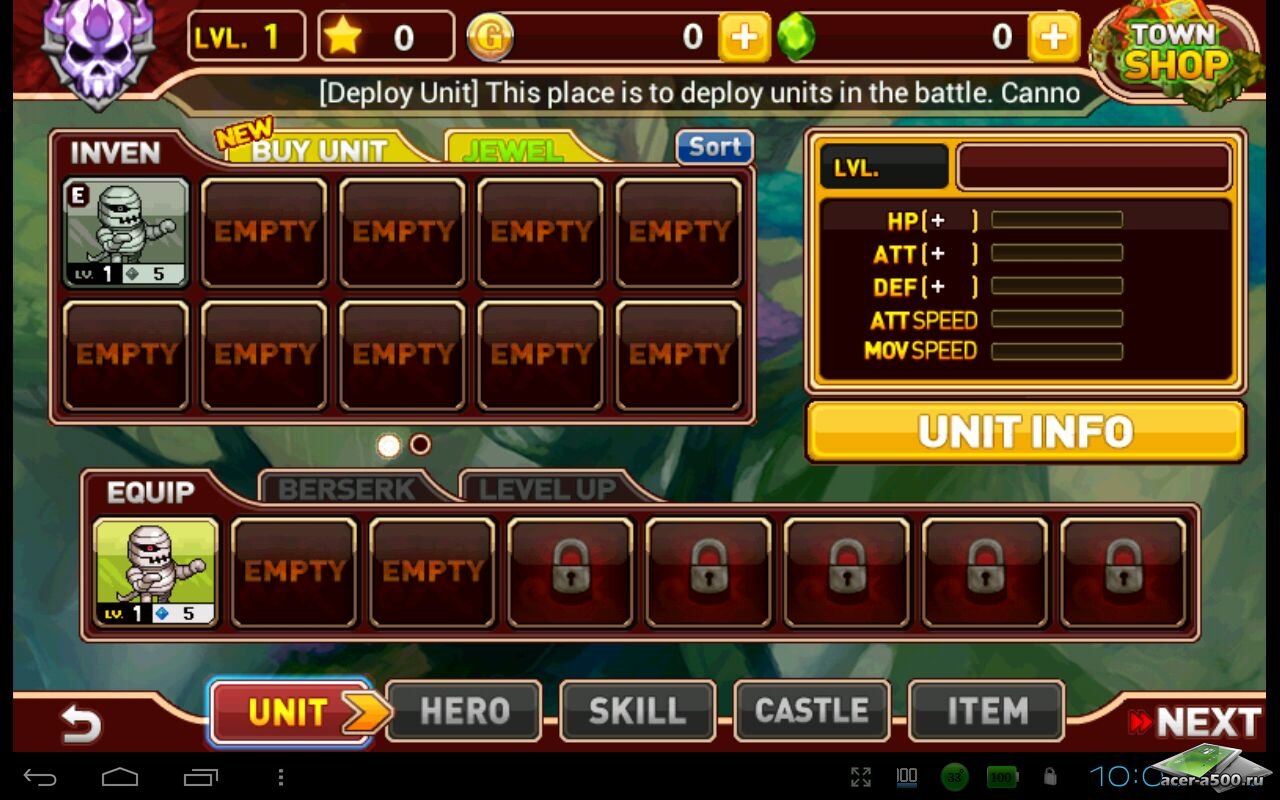Switch to the Buy Unit tab
Image resolution: width=1280 pixels, height=800 pixels.
click(x=320, y=150)
